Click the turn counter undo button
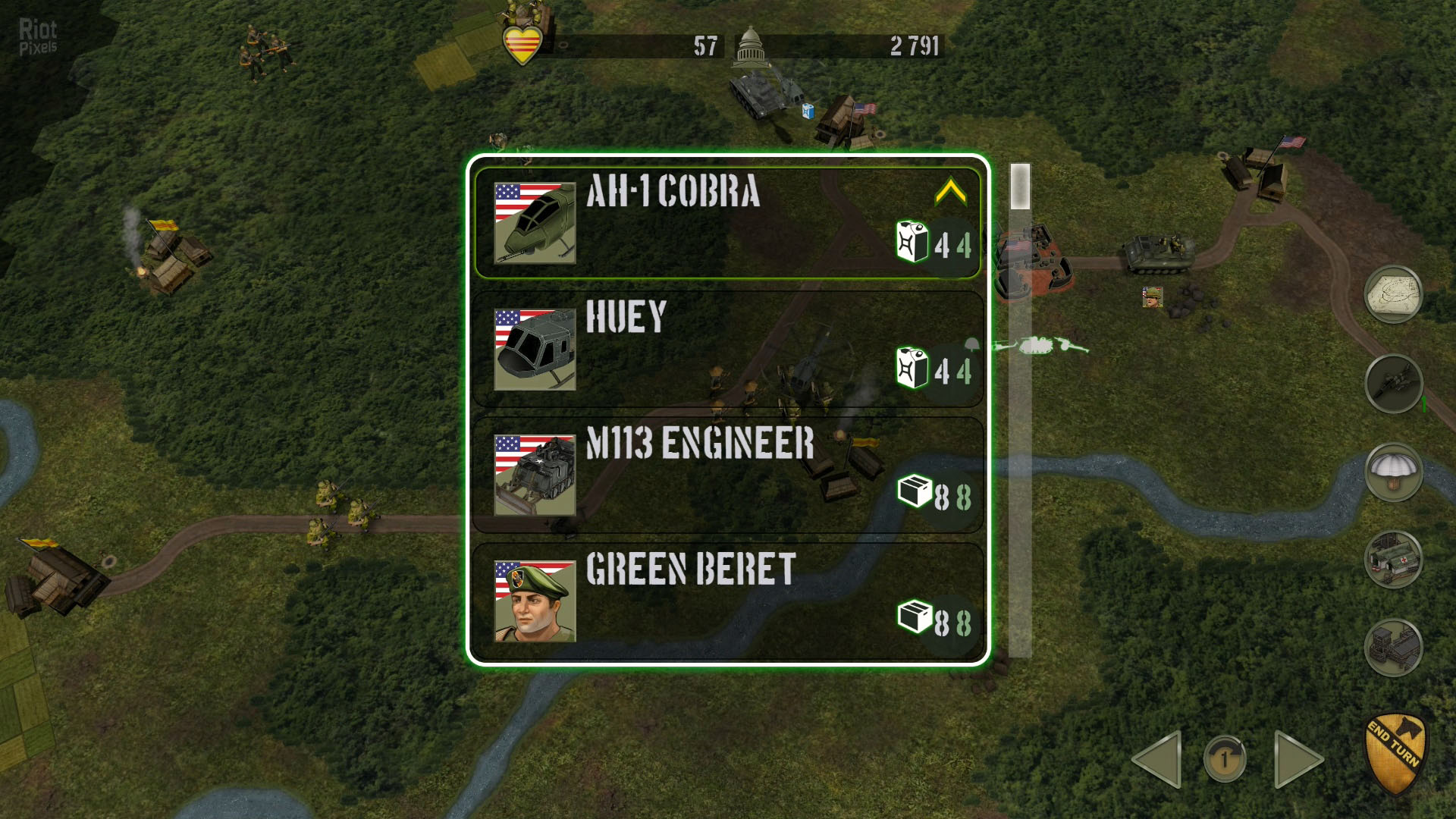 coord(1224,759)
